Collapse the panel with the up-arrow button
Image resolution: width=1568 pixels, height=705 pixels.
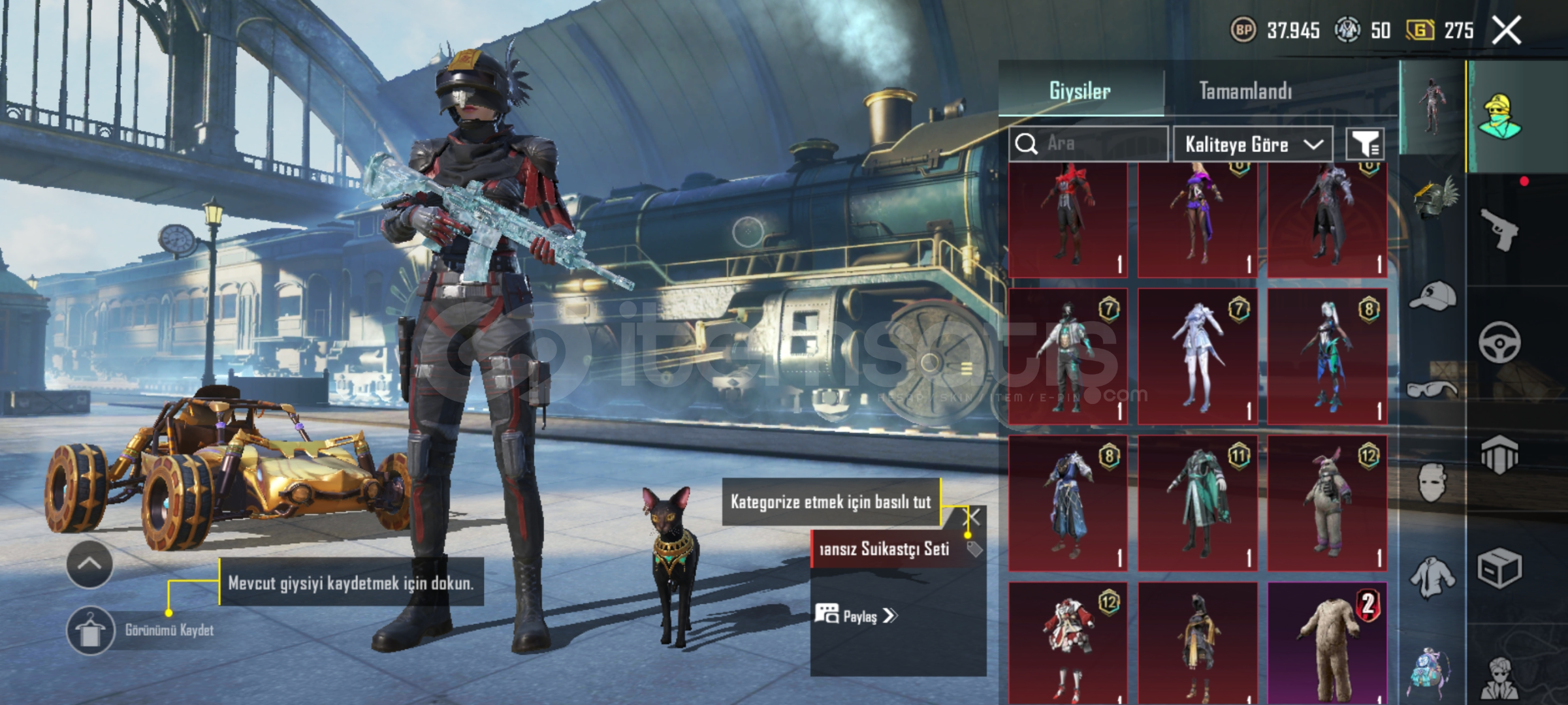[89, 564]
